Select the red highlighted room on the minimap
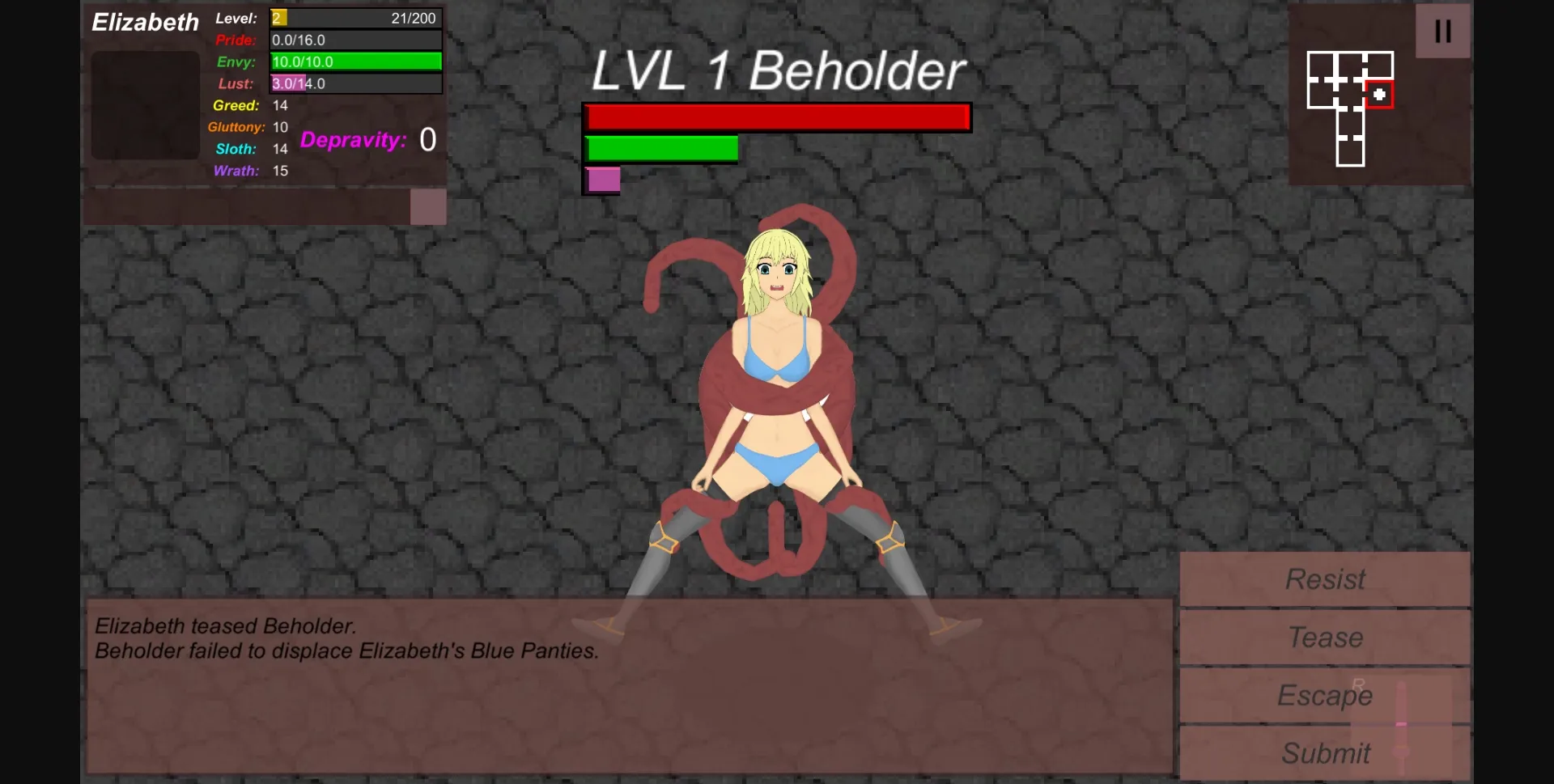 click(x=1381, y=94)
